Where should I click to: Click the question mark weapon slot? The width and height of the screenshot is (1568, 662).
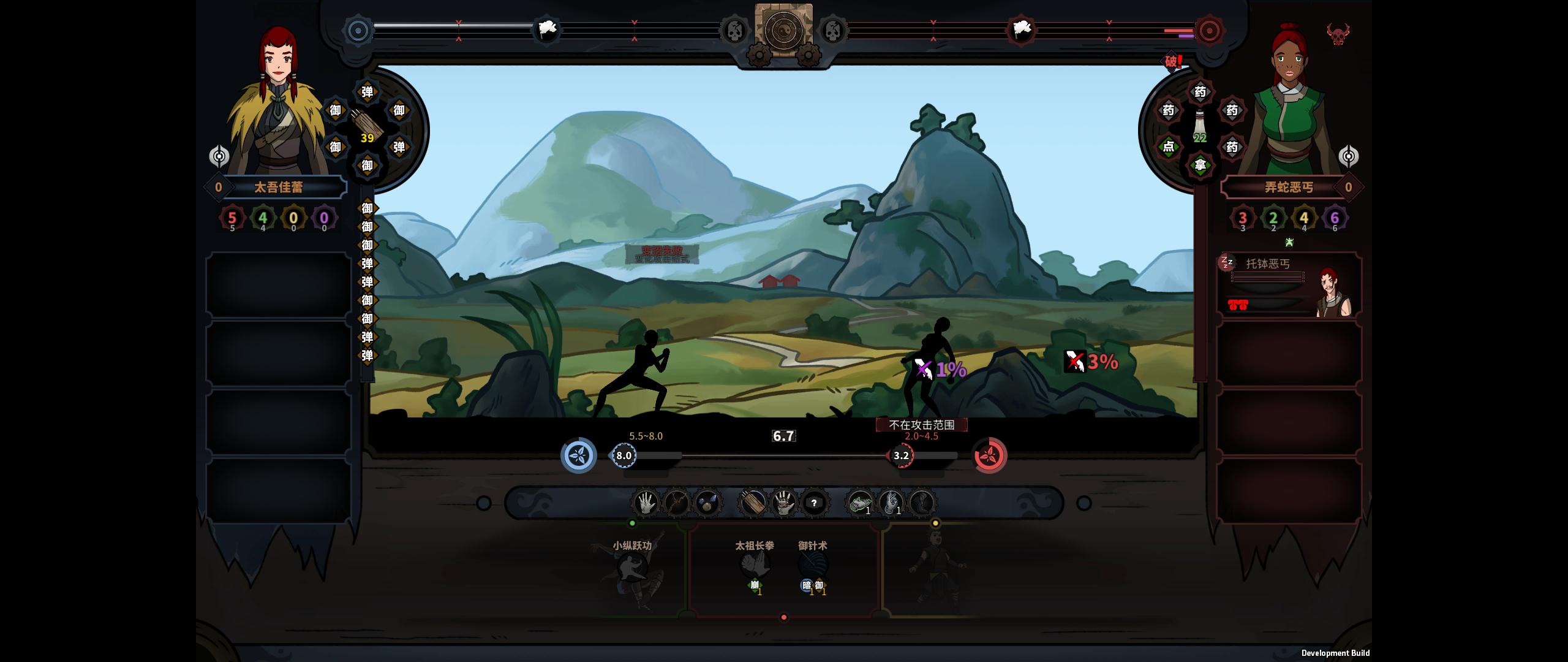coord(814,503)
